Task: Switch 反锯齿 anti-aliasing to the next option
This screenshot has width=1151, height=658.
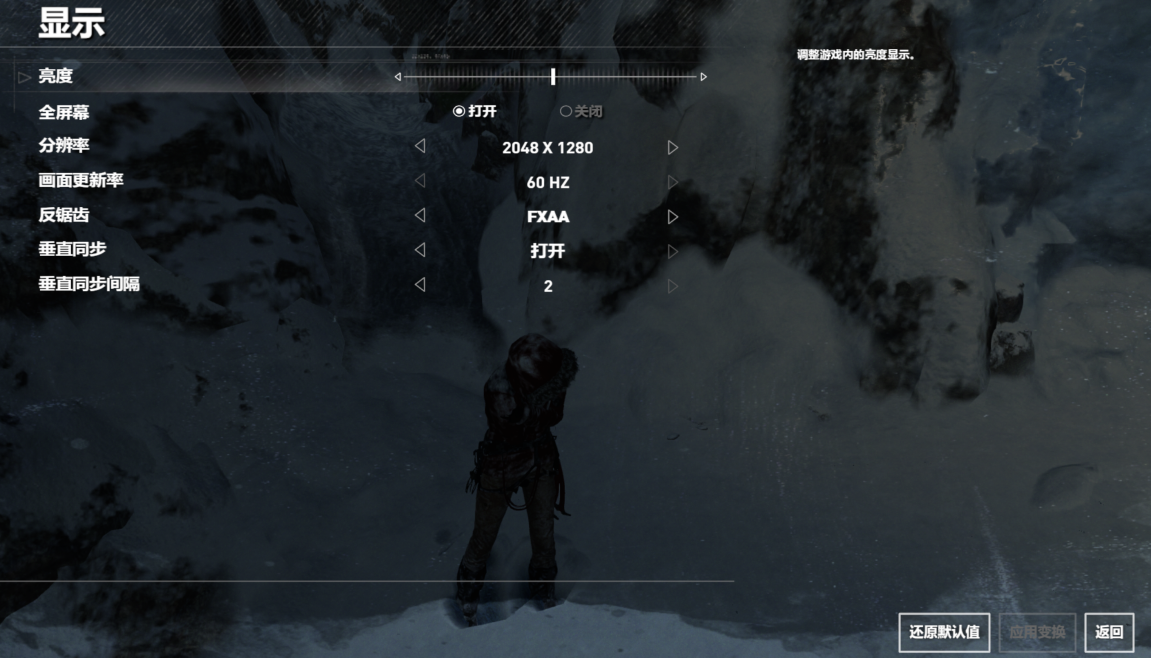Action: [673, 216]
